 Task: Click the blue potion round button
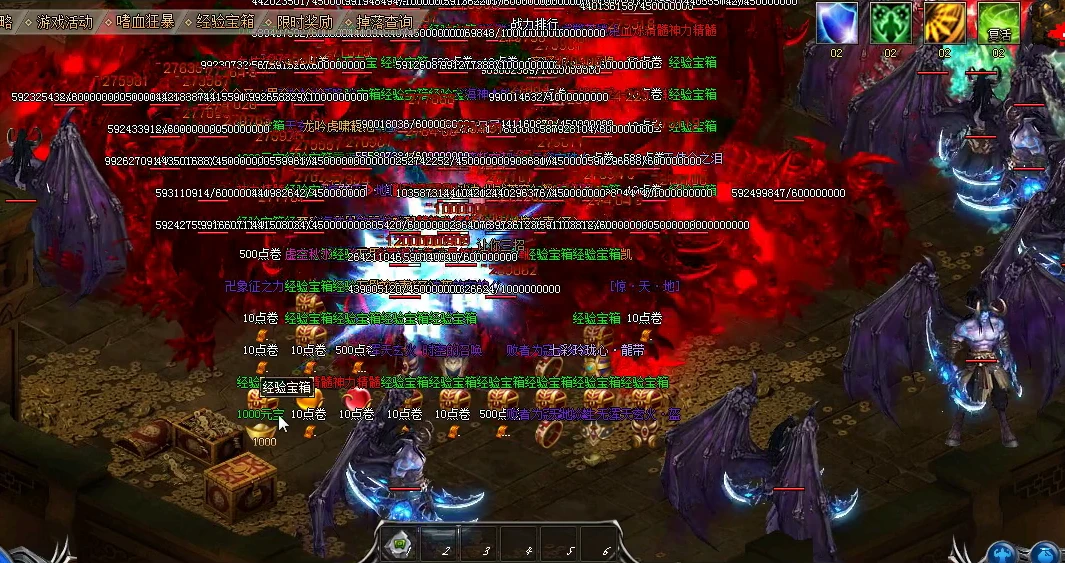coord(1044,553)
